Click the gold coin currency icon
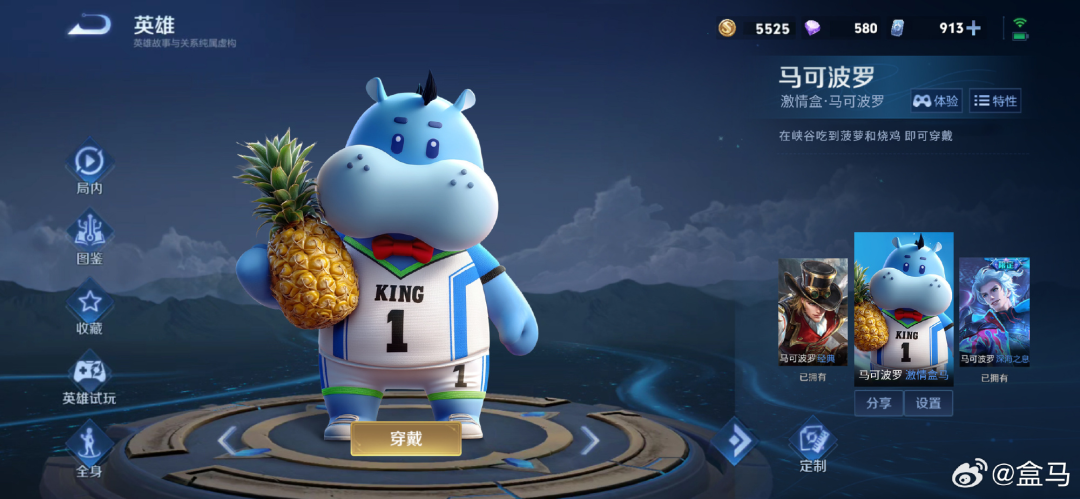 tap(727, 28)
